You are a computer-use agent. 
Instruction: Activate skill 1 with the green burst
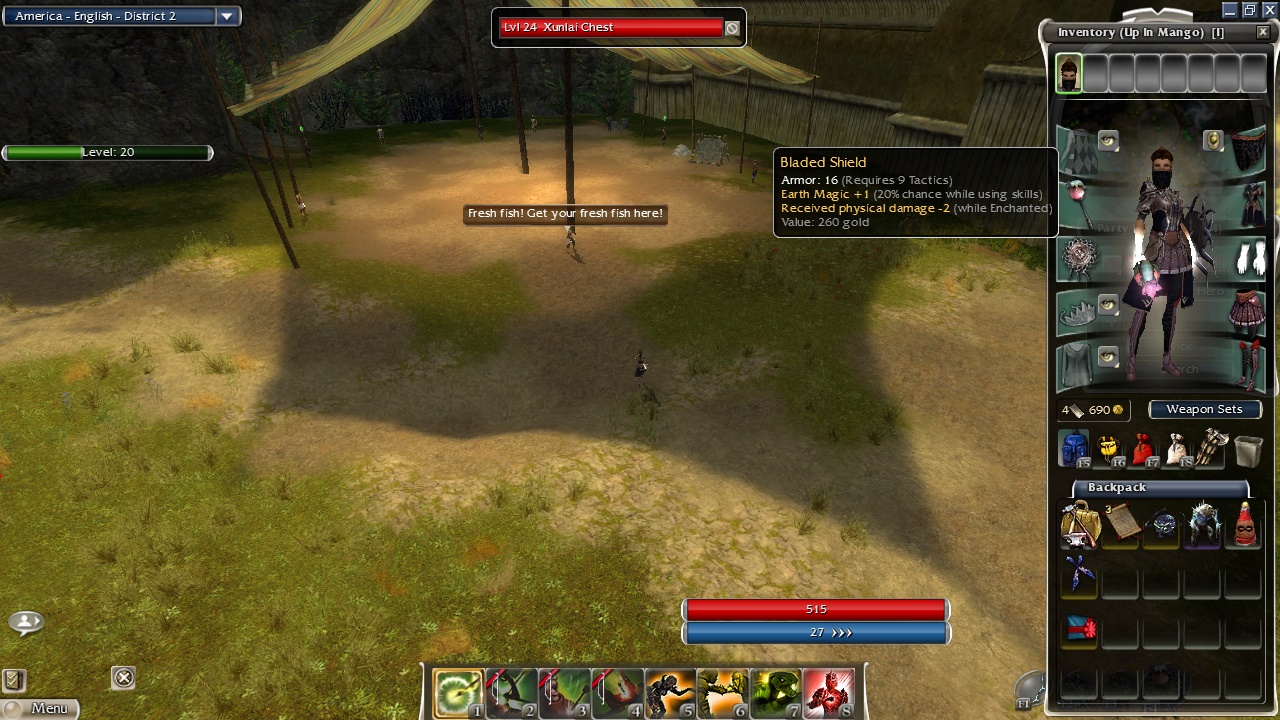point(458,693)
